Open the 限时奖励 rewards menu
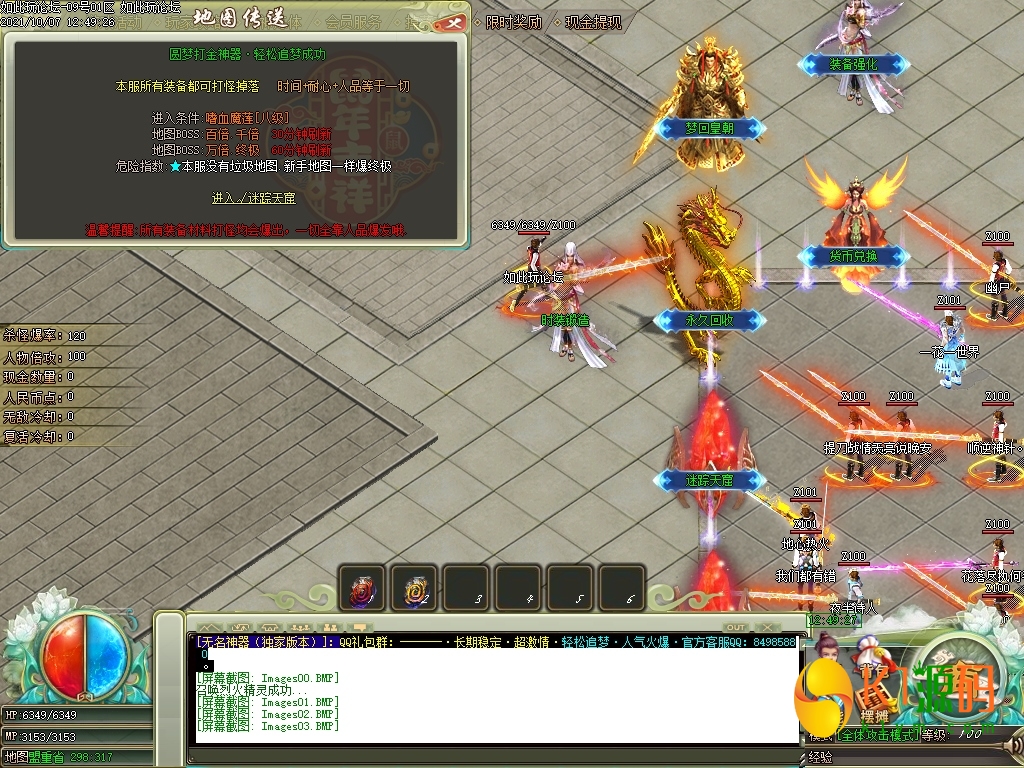Screen dimensions: 1024x768 [x=512, y=22]
